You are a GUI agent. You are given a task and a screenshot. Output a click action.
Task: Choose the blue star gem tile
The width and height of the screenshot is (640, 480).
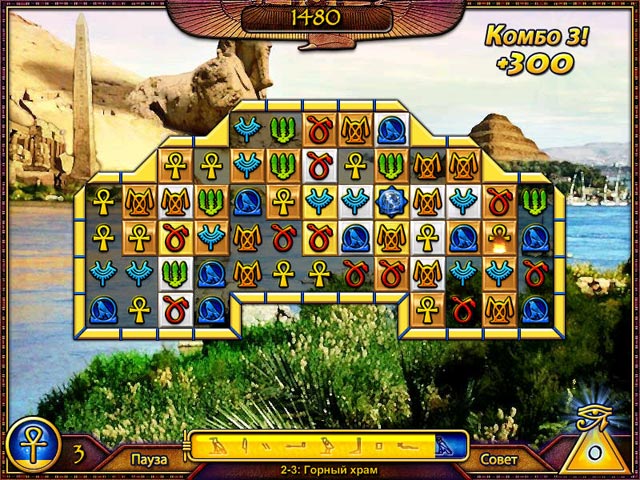coord(391,201)
